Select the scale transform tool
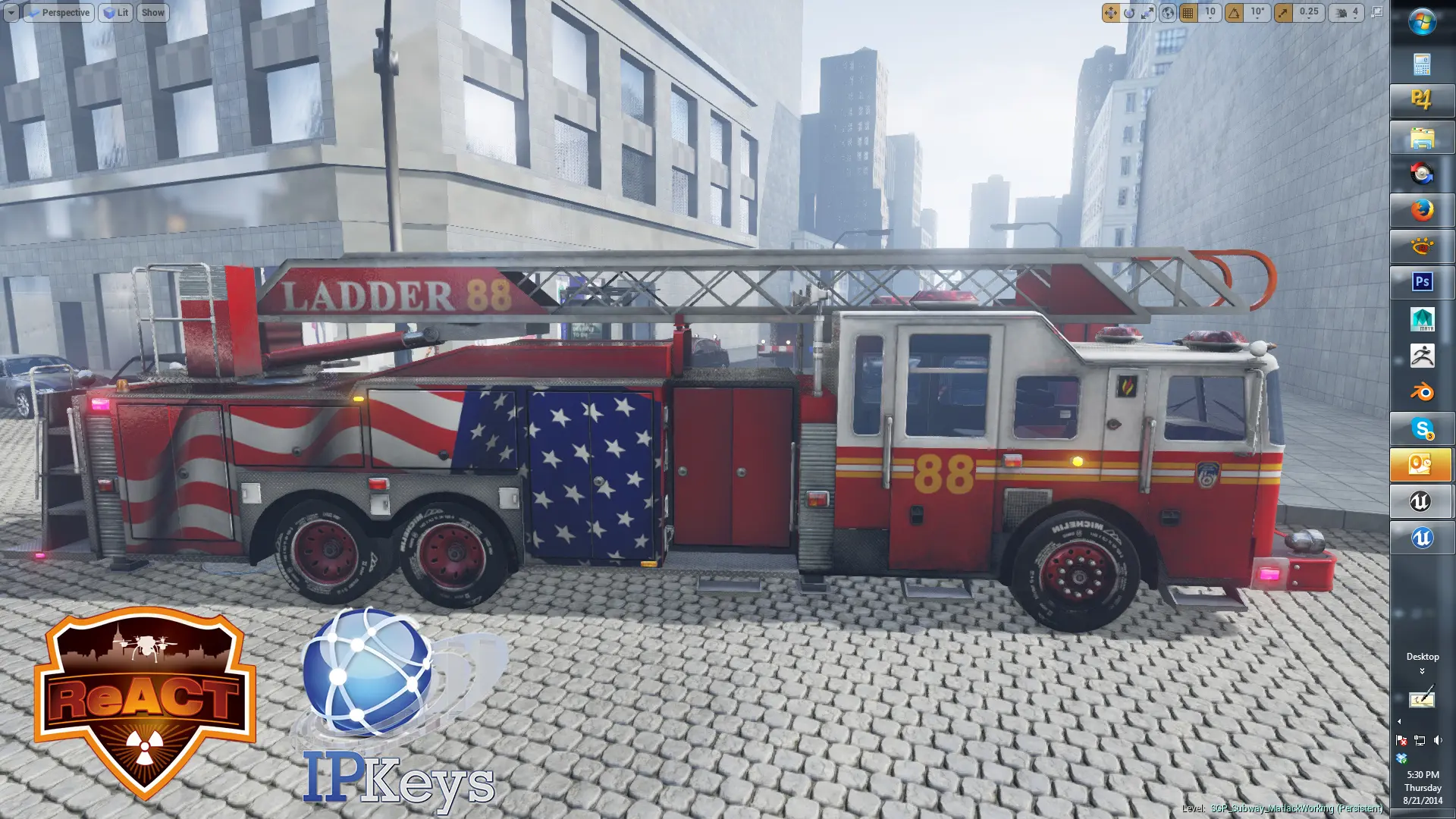1456x819 pixels. click(1148, 13)
